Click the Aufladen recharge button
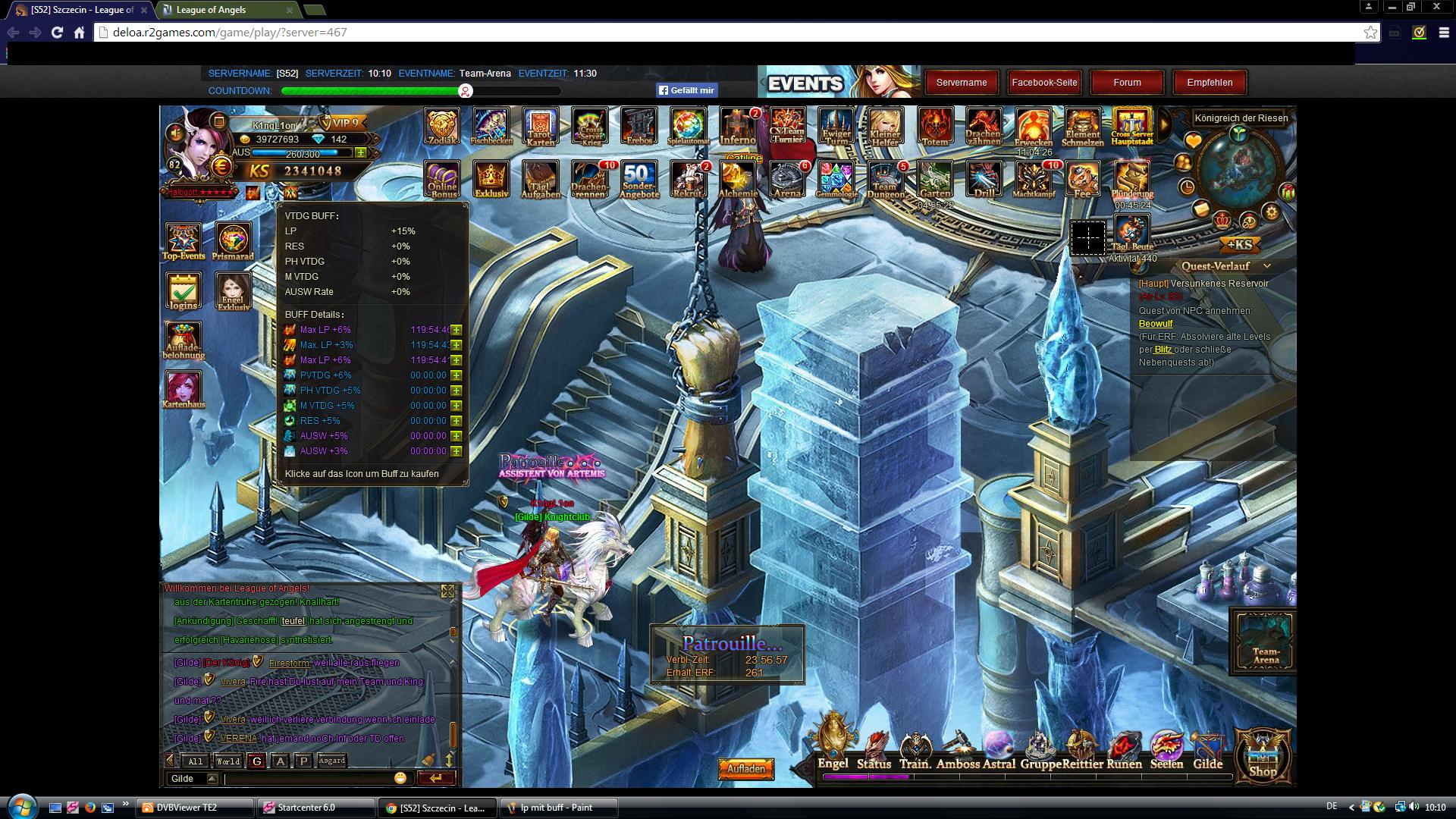The width and height of the screenshot is (1456, 819). tap(746, 769)
